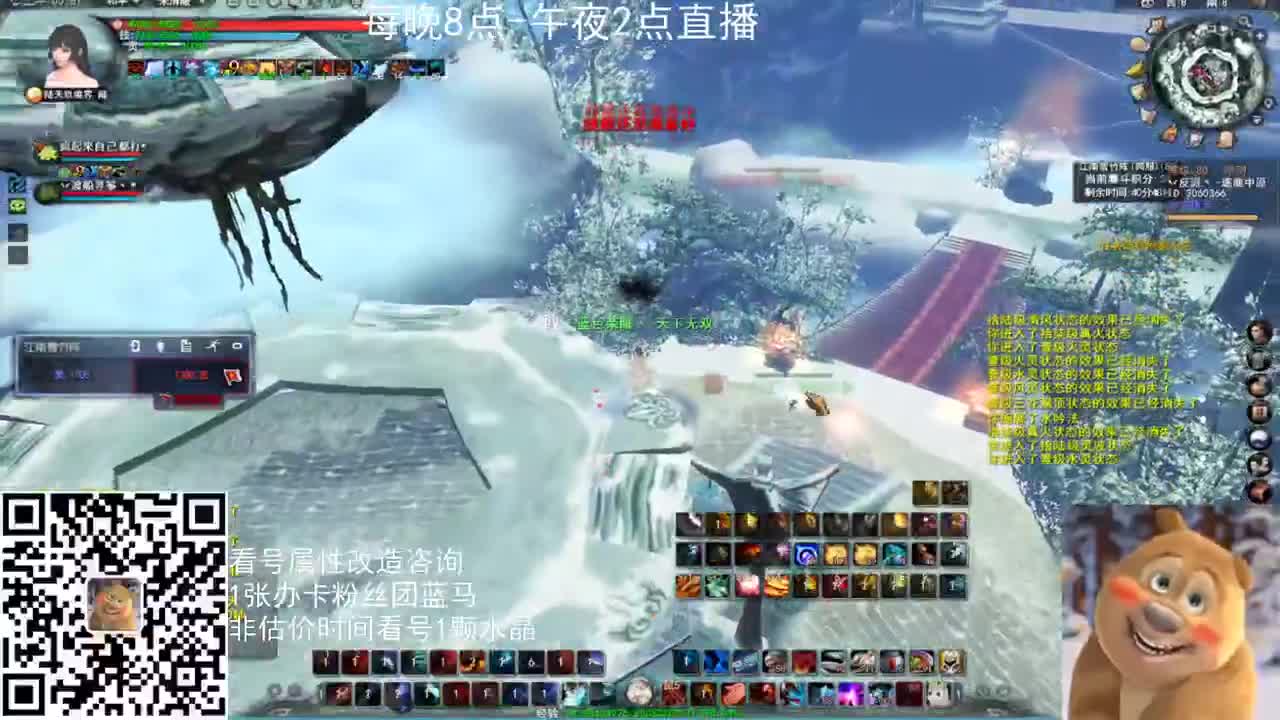This screenshot has width=1280, height=720.
Task: Collapse the minimap using the down chevron arrow
Action: [x=1257, y=119]
